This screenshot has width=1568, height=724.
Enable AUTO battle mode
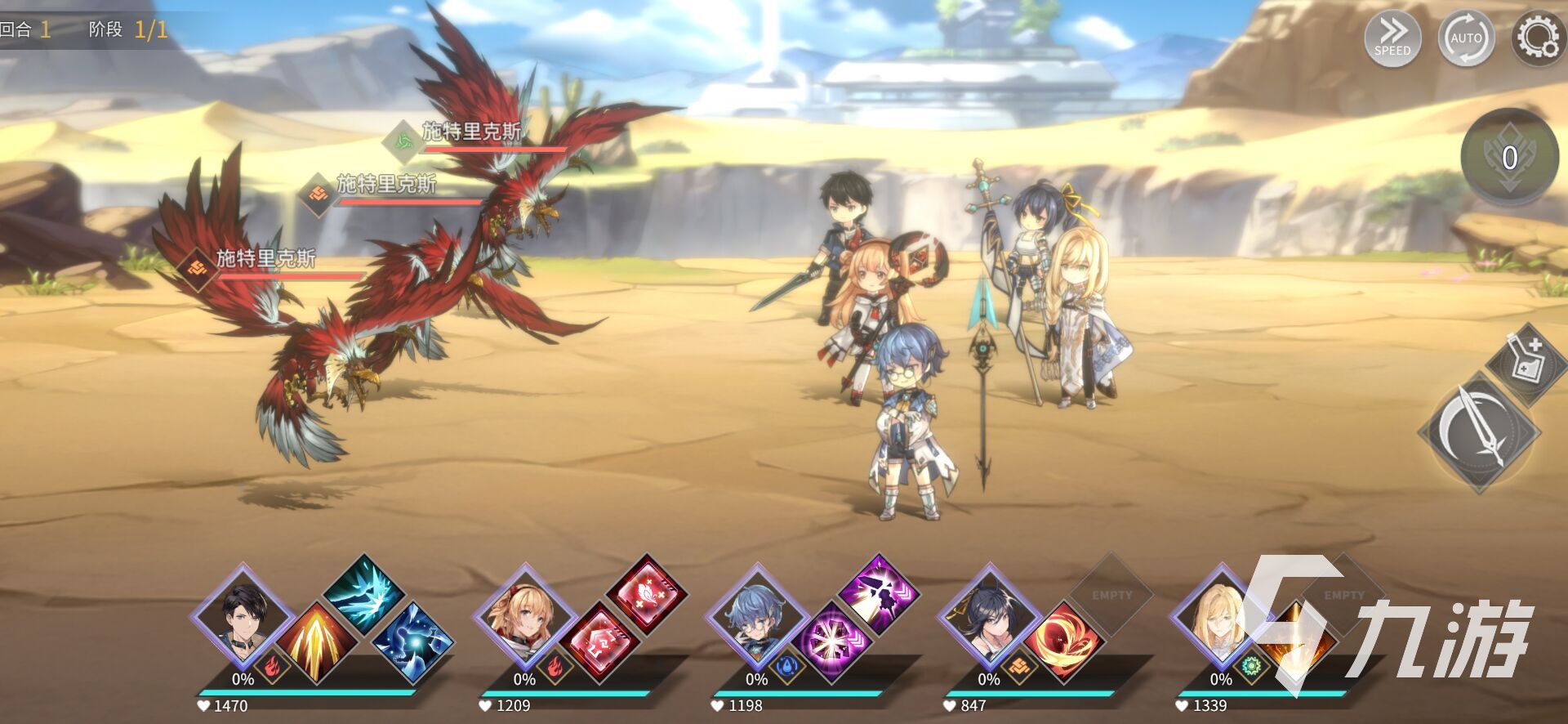pyautogui.click(x=1466, y=38)
